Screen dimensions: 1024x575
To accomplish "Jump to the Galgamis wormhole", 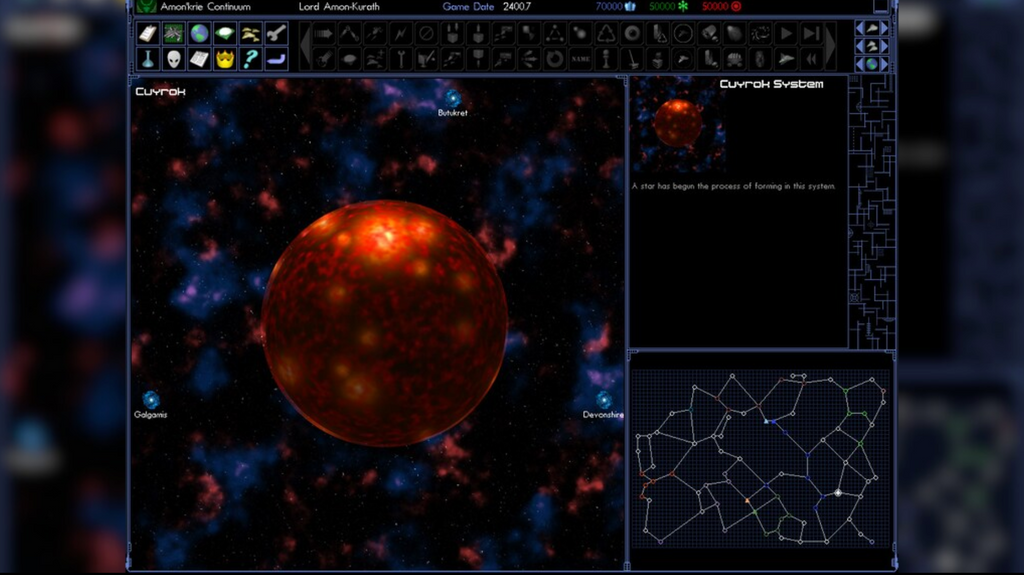I will click(151, 400).
